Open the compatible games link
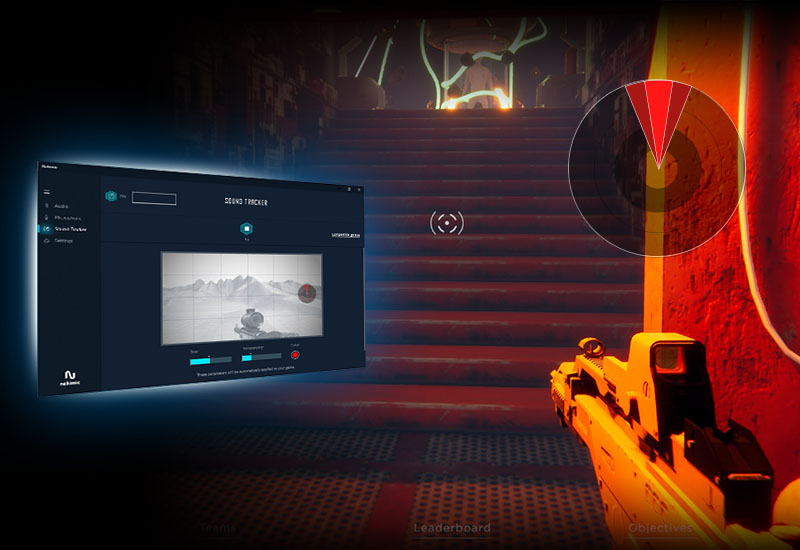 pyautogui.click(x=345, y=236)
